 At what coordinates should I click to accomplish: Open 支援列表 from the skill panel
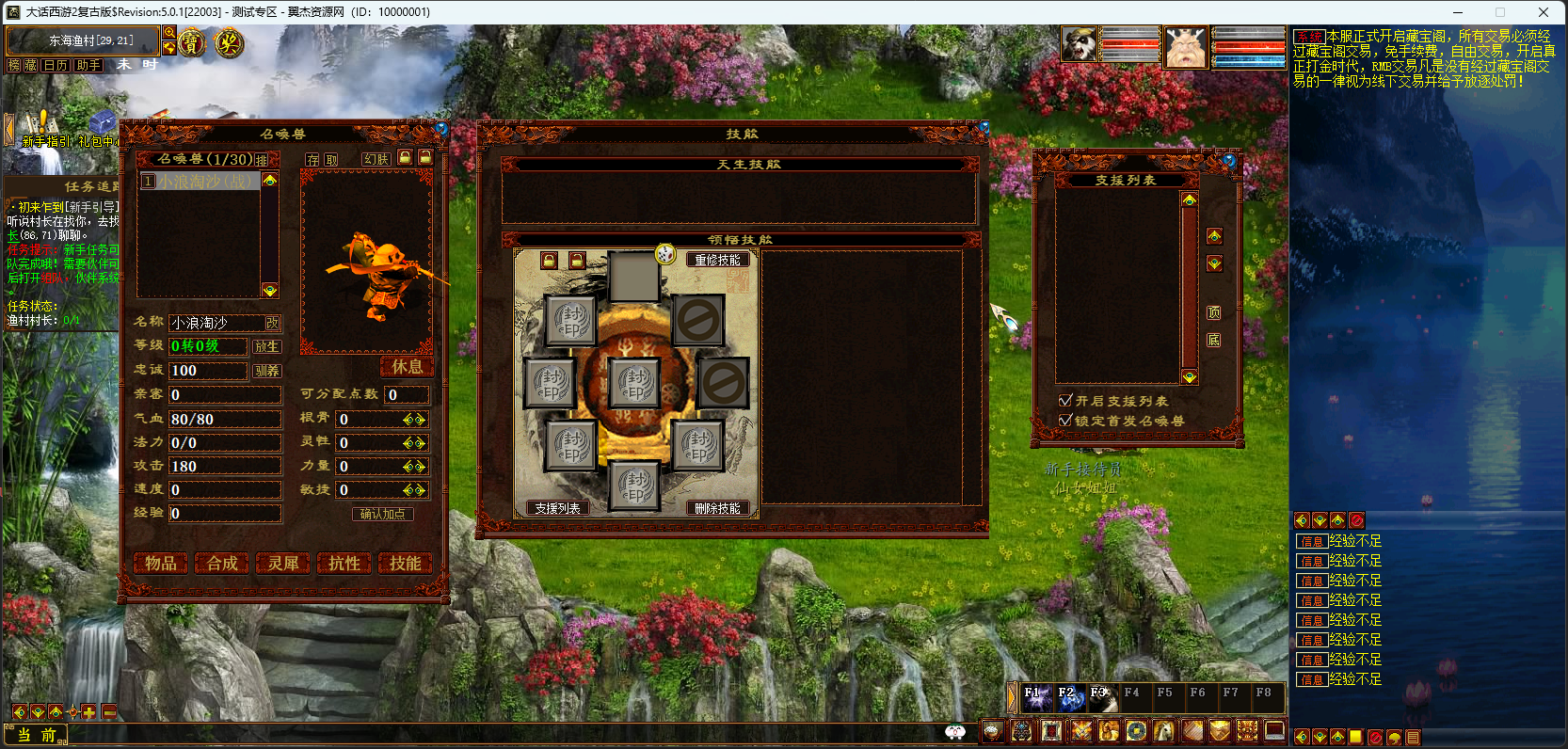[557, 508]
